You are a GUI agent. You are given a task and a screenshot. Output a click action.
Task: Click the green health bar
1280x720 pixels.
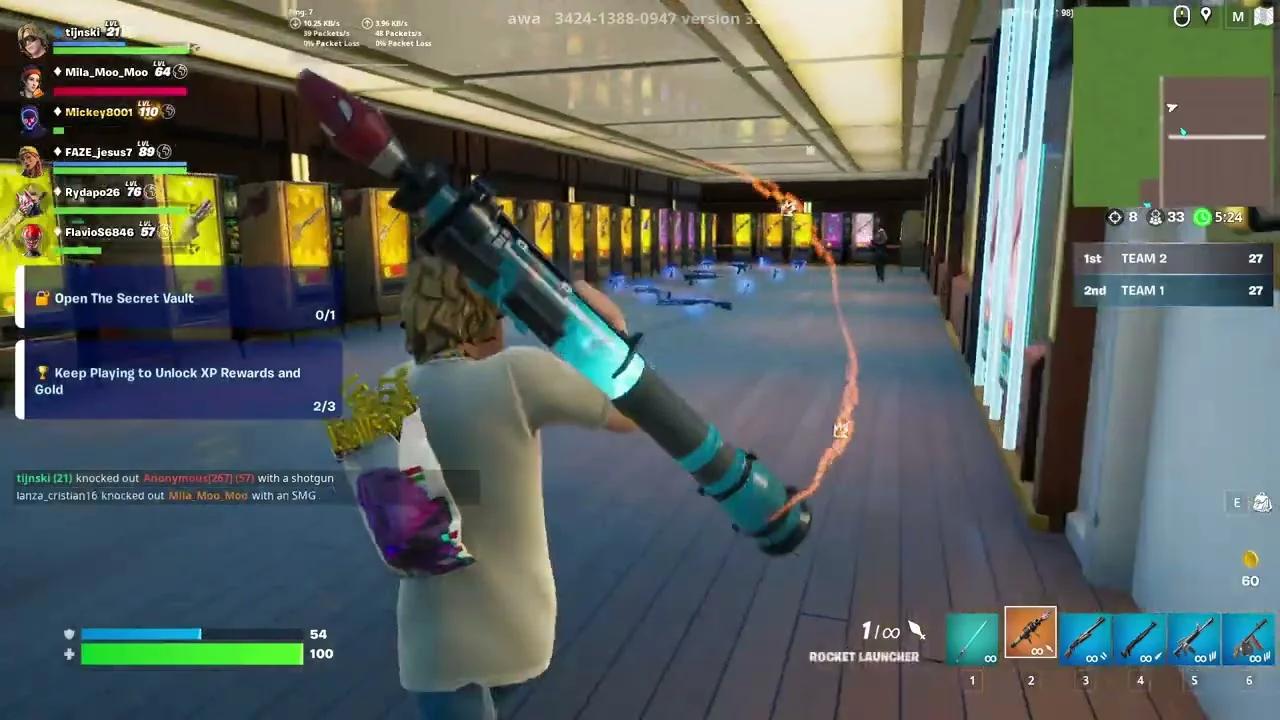[190, 653]
